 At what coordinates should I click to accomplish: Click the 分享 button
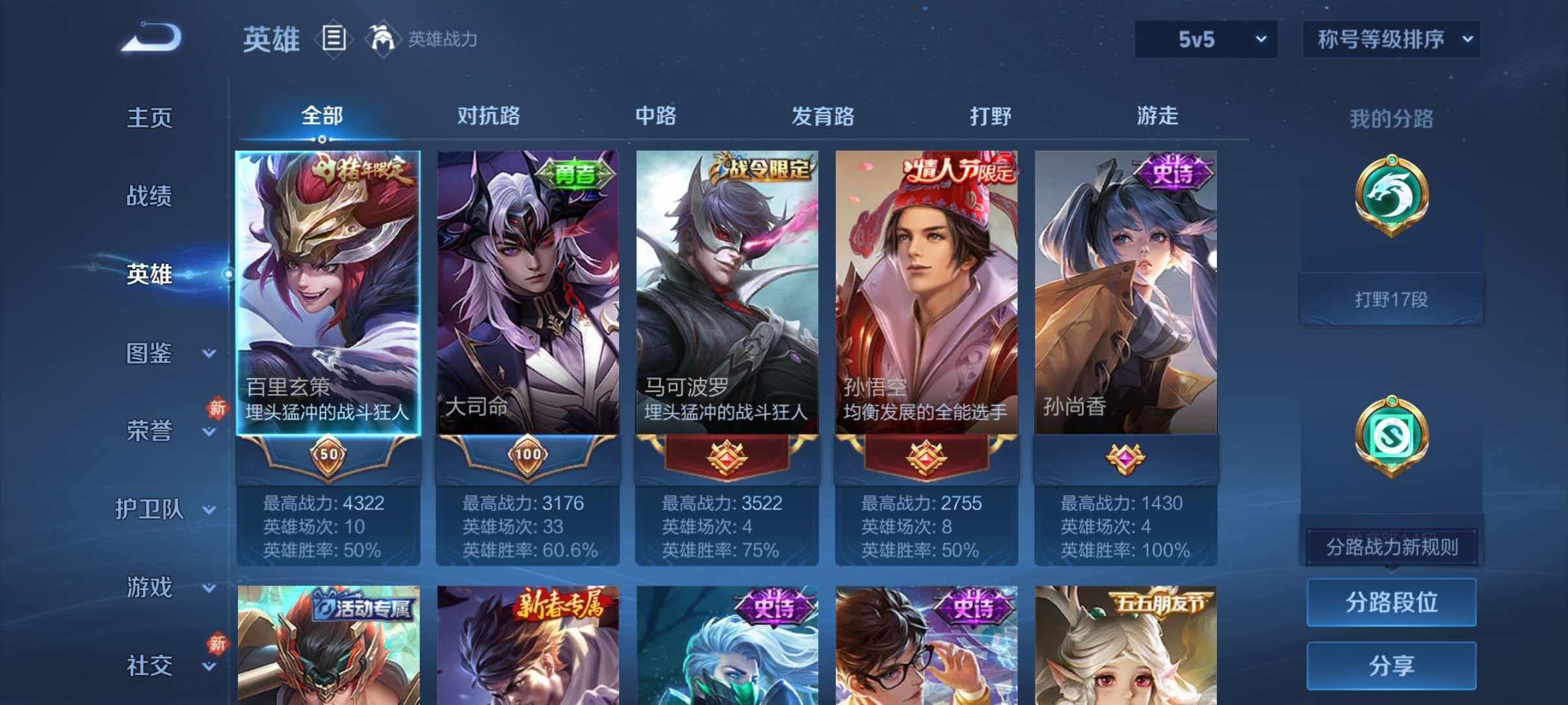point(1391,665)
